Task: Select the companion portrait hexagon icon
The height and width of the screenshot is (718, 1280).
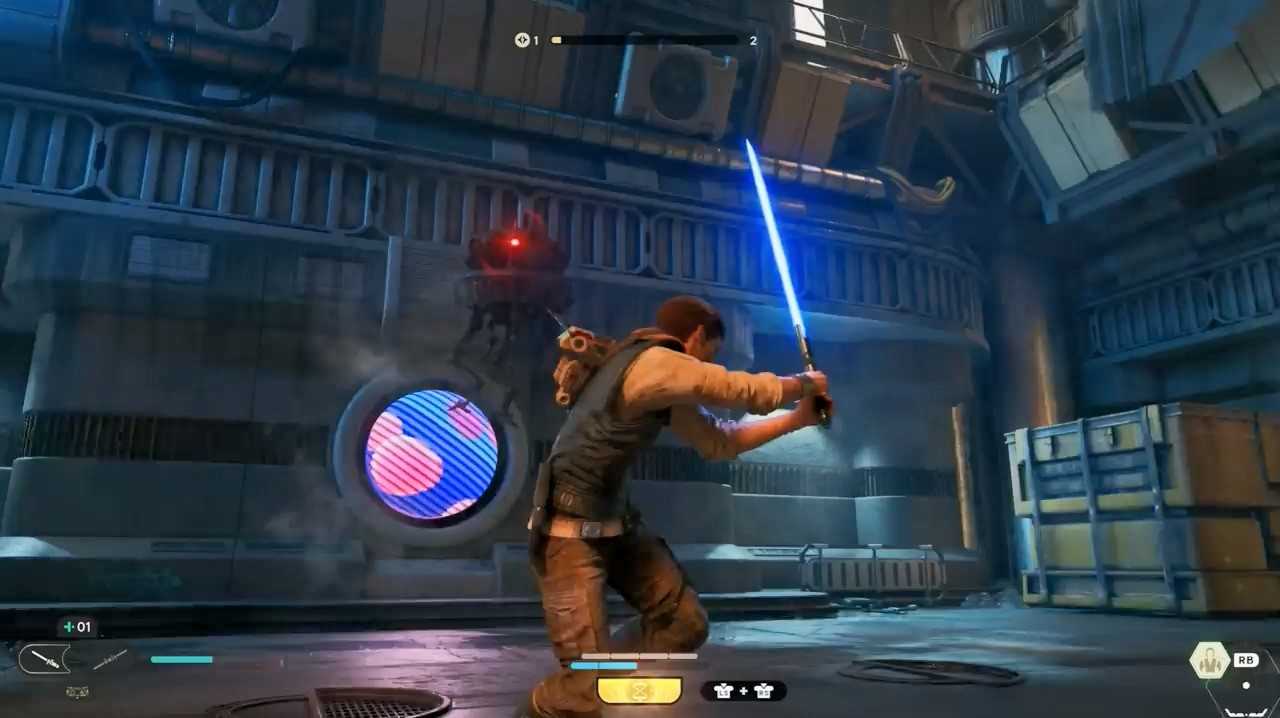Action: (x=1209, y=660)
